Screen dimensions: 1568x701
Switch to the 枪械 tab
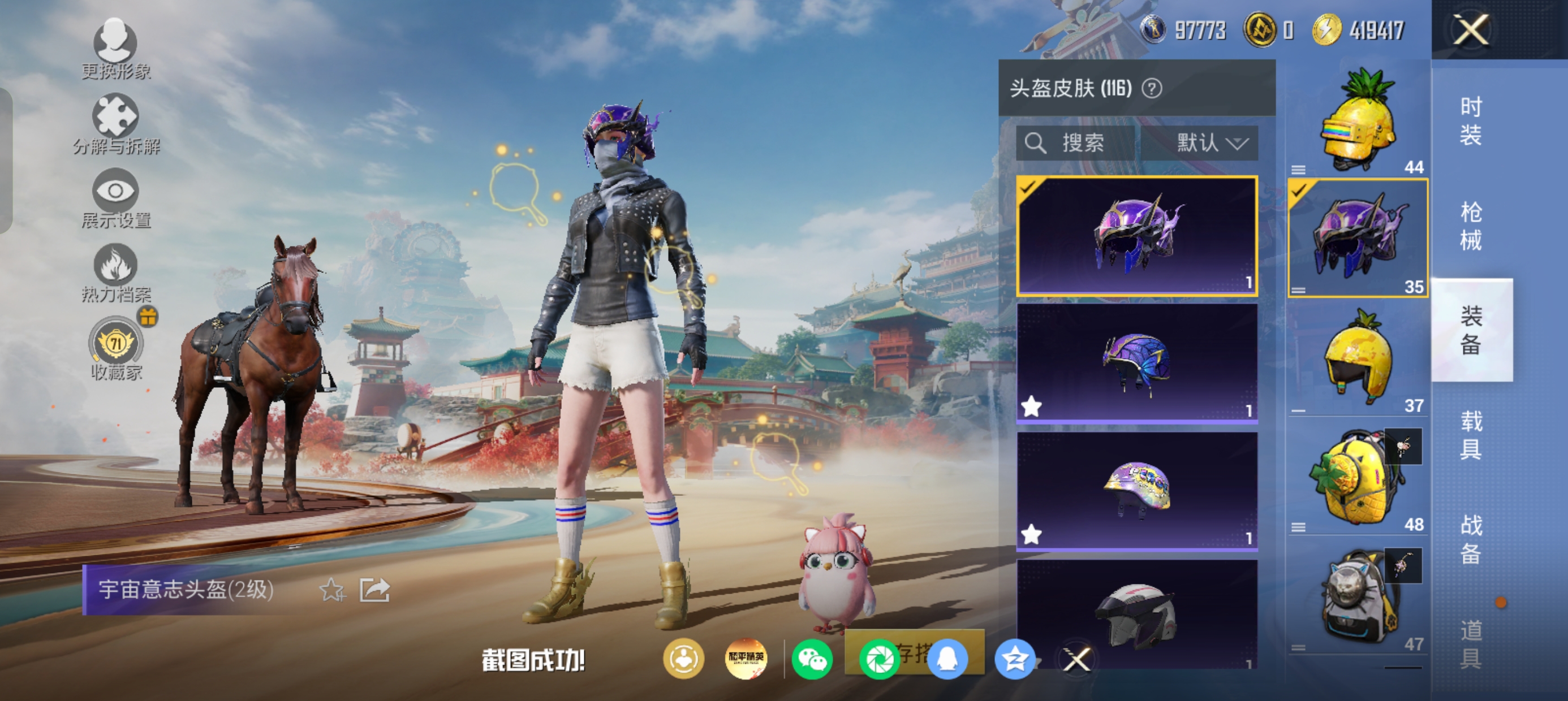coord(1471,226)
